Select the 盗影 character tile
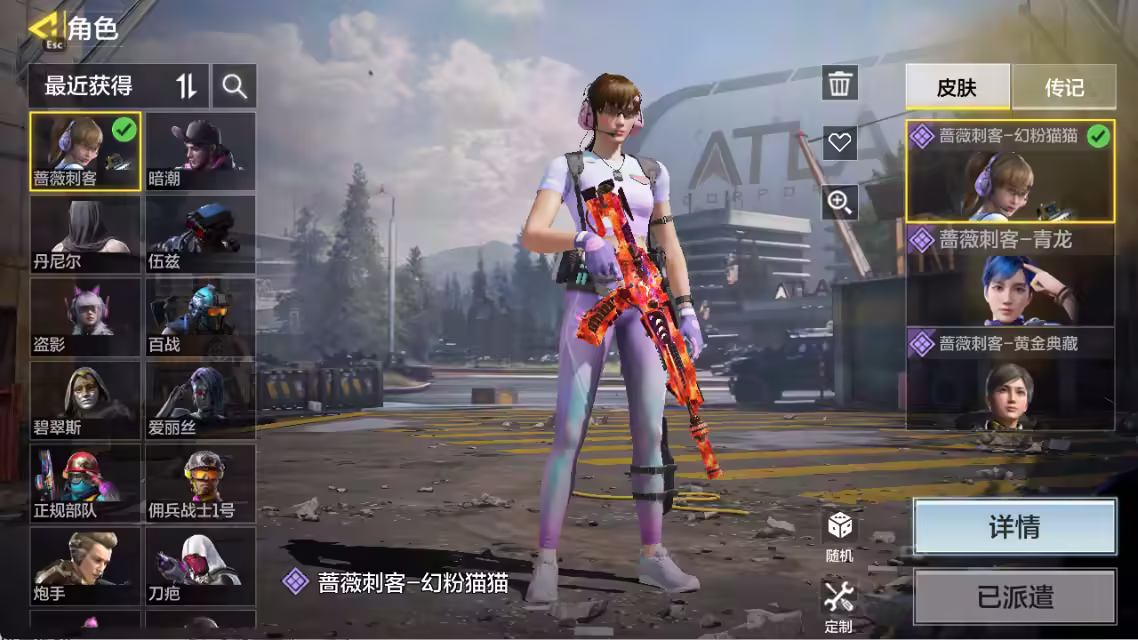Image resolution: width=1138 pixels, height=640 pixels. 85,318
